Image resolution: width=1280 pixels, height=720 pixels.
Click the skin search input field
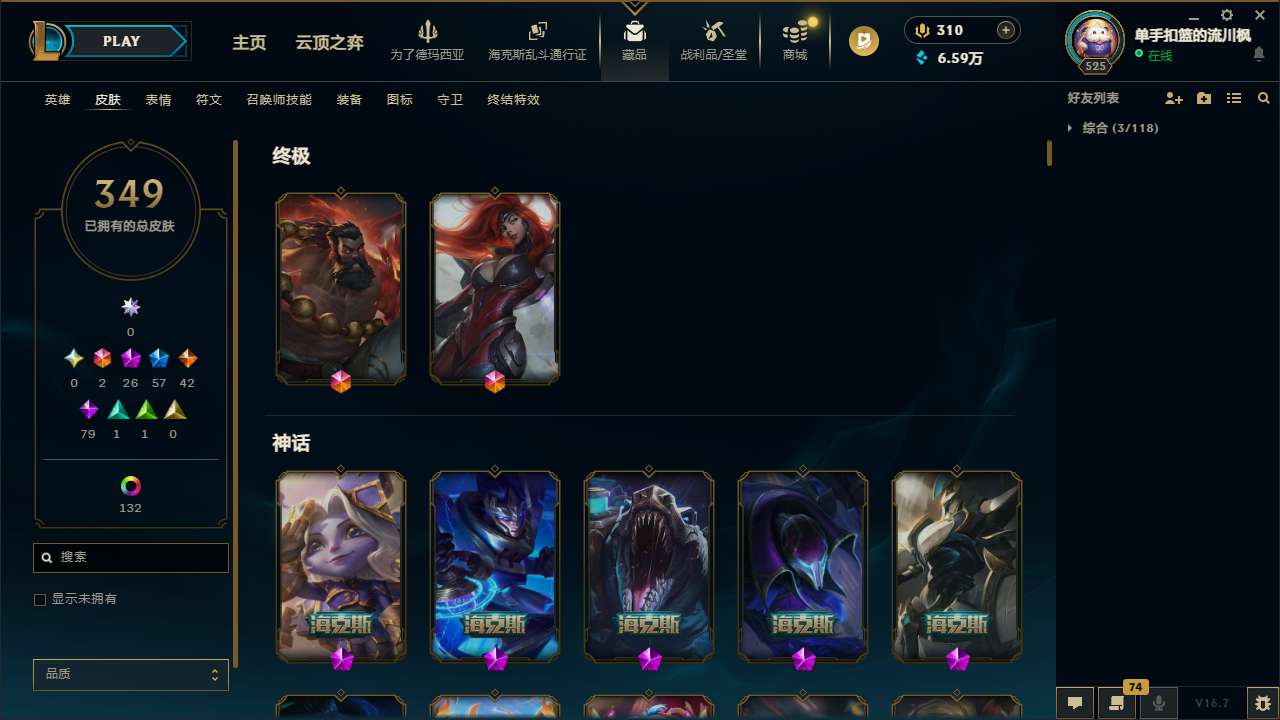pos(130,557)
